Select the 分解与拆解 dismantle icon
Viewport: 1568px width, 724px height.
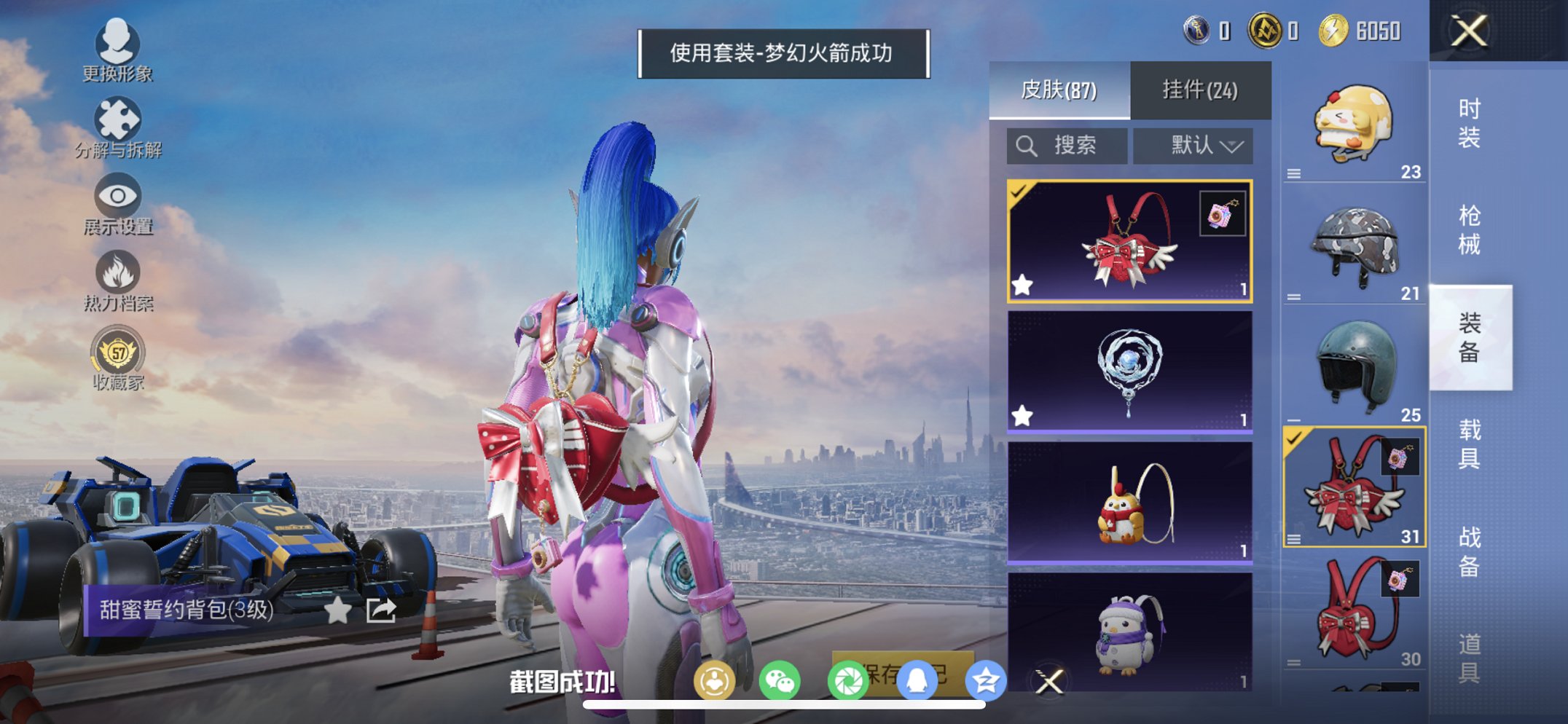click(119, 120)
